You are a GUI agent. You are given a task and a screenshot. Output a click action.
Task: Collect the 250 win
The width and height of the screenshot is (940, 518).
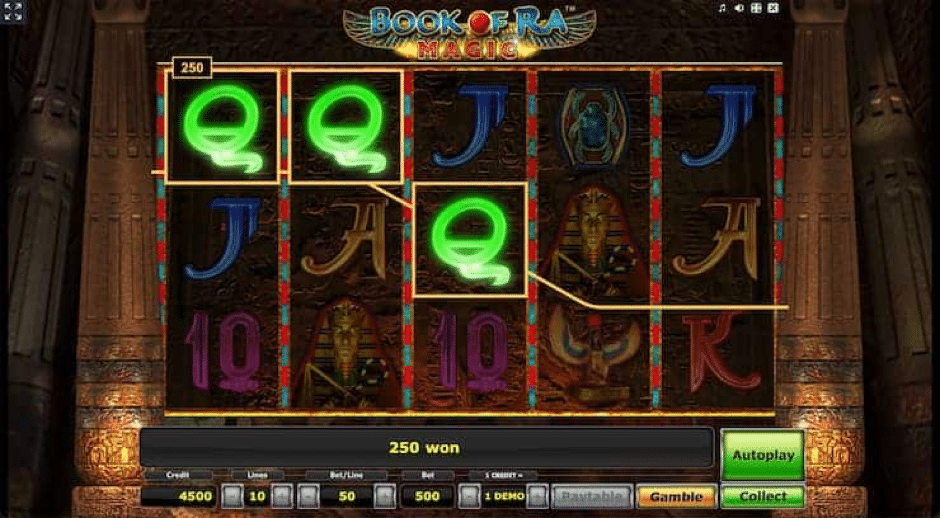[x=762, y=496]
